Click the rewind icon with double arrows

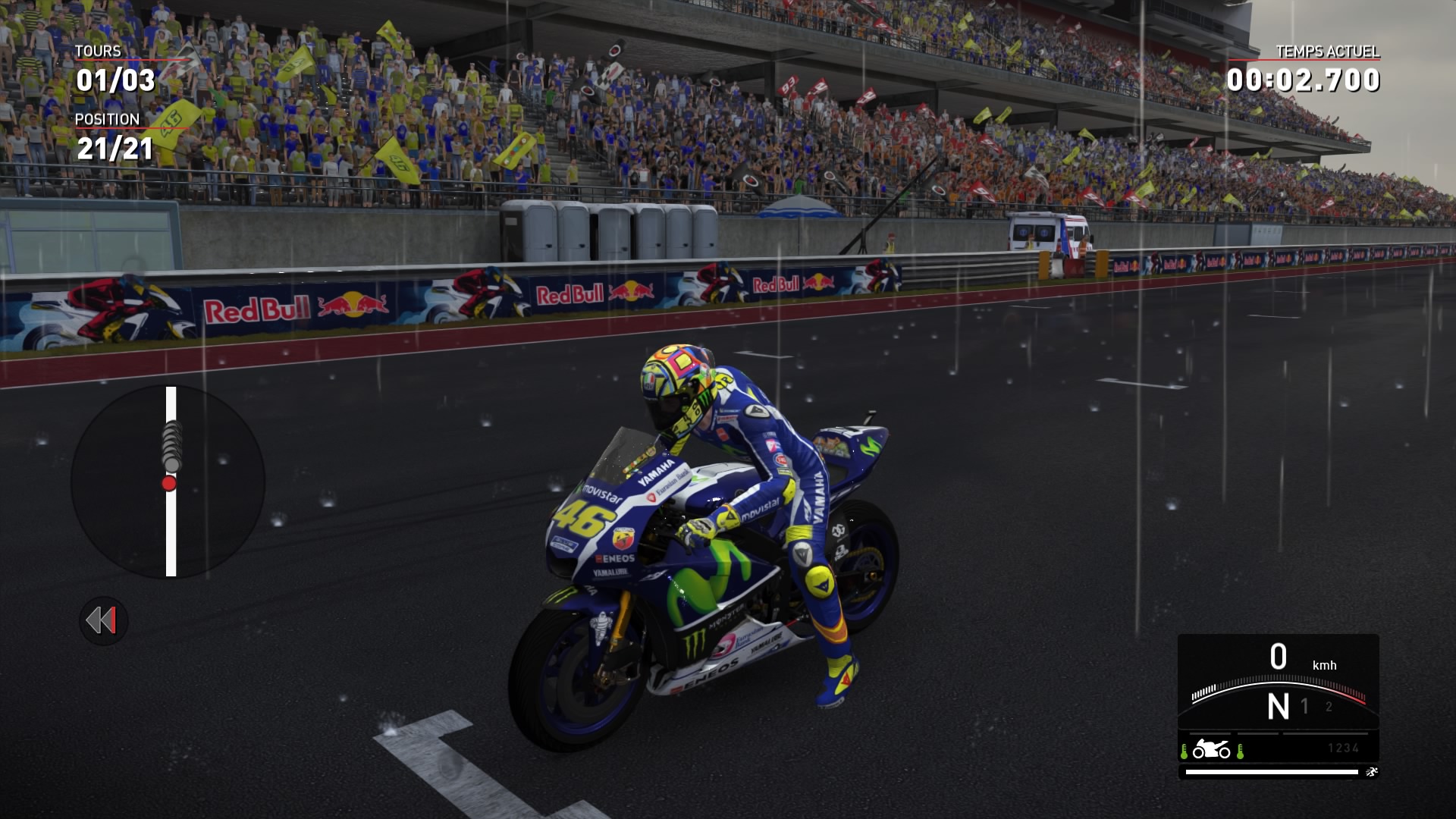(103, 621)
